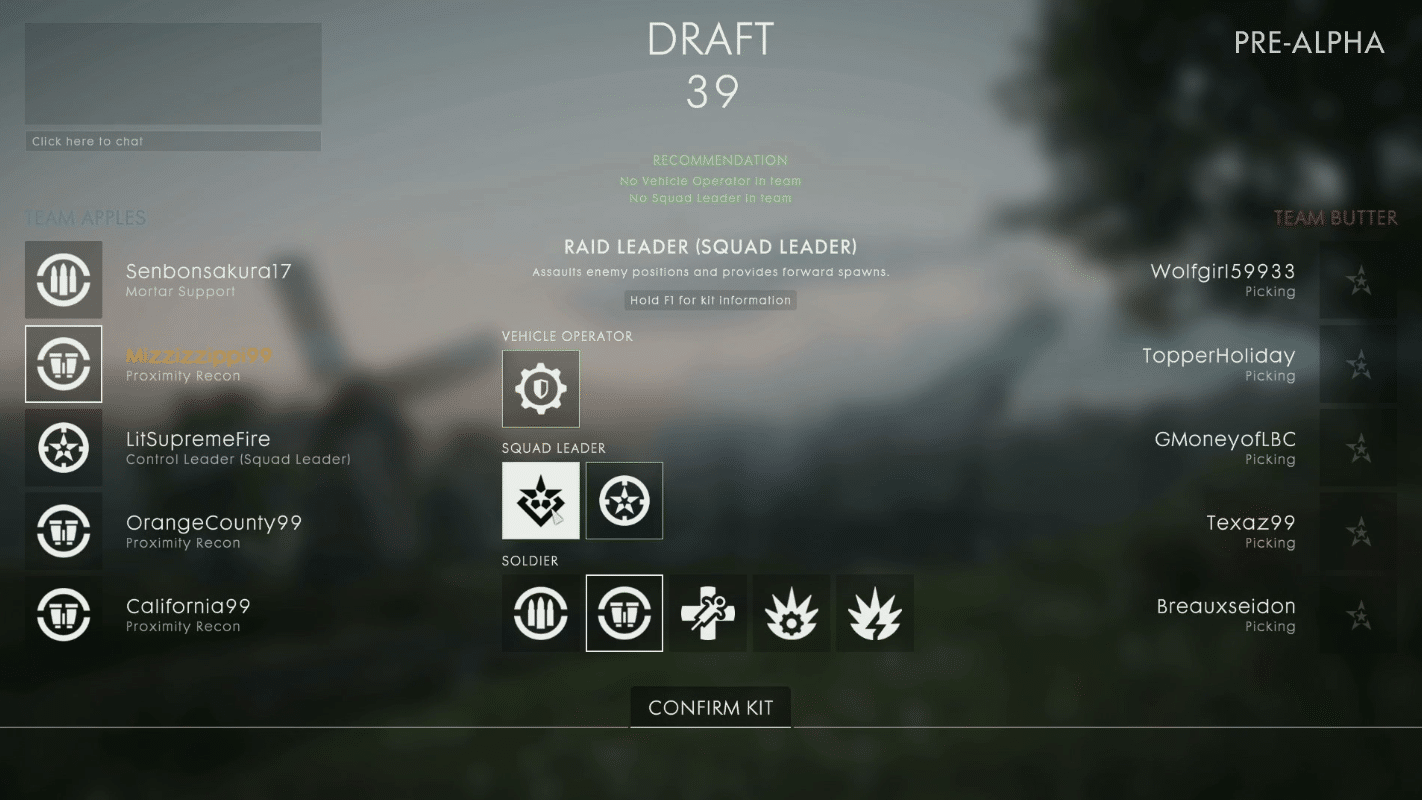This screenshot has height=800, width=1422.
Task: Choose the Proximity Recon soldier kit
Action: coord(624,613)
